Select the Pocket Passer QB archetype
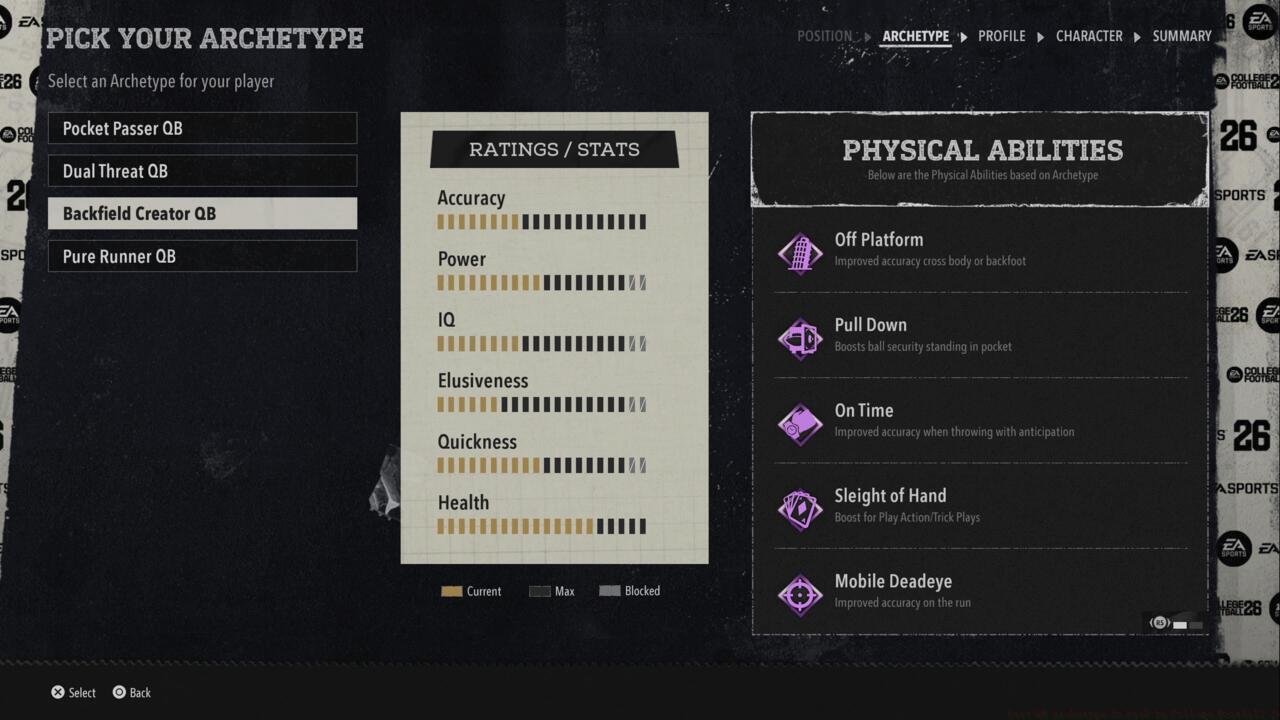Screen dimensions: 1280x720 click(x=202, y=128)
